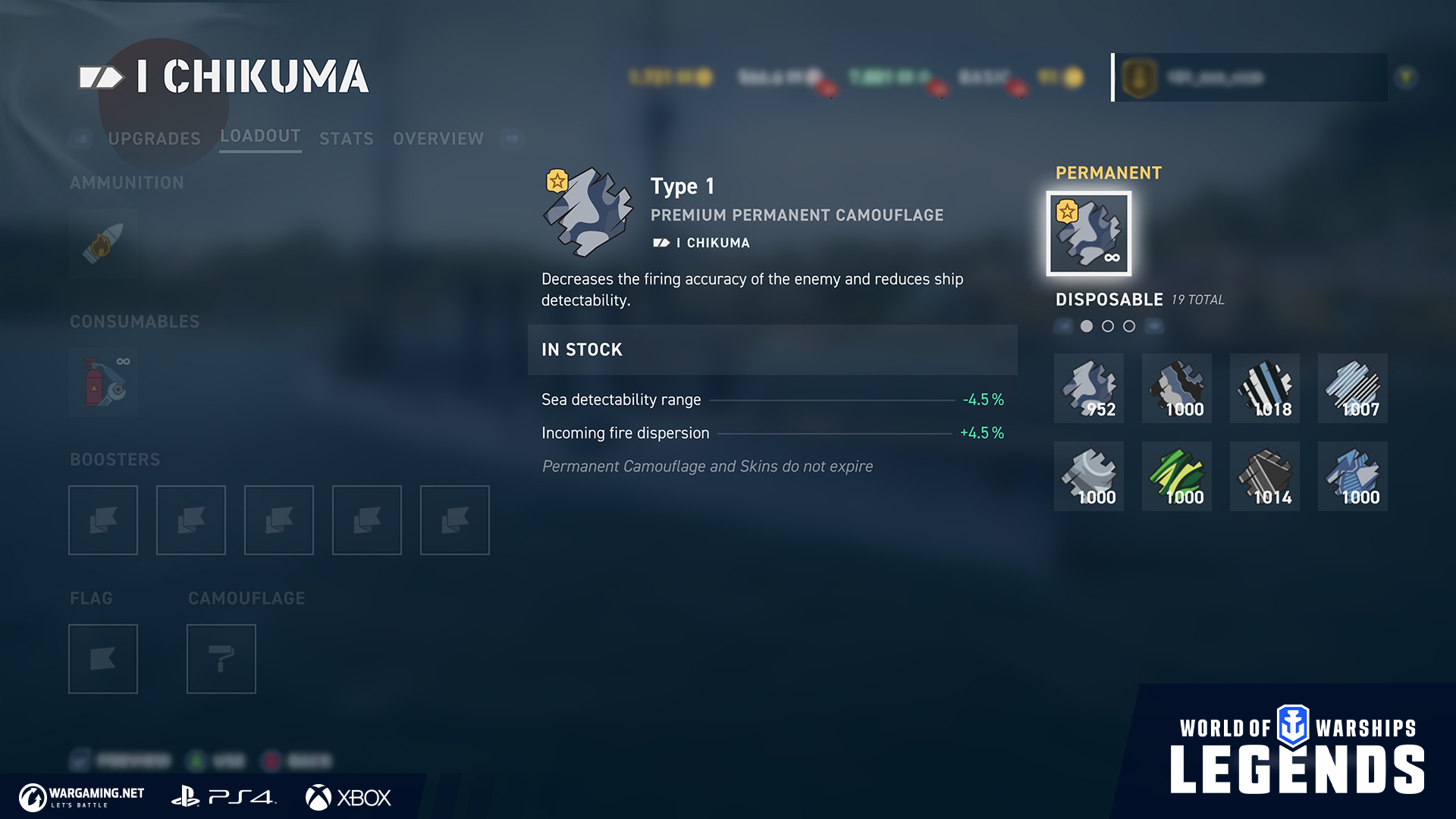Select the disposable camouflage showing 1014
This screenshot has height=819, width=1456.
coord(1265,476)
